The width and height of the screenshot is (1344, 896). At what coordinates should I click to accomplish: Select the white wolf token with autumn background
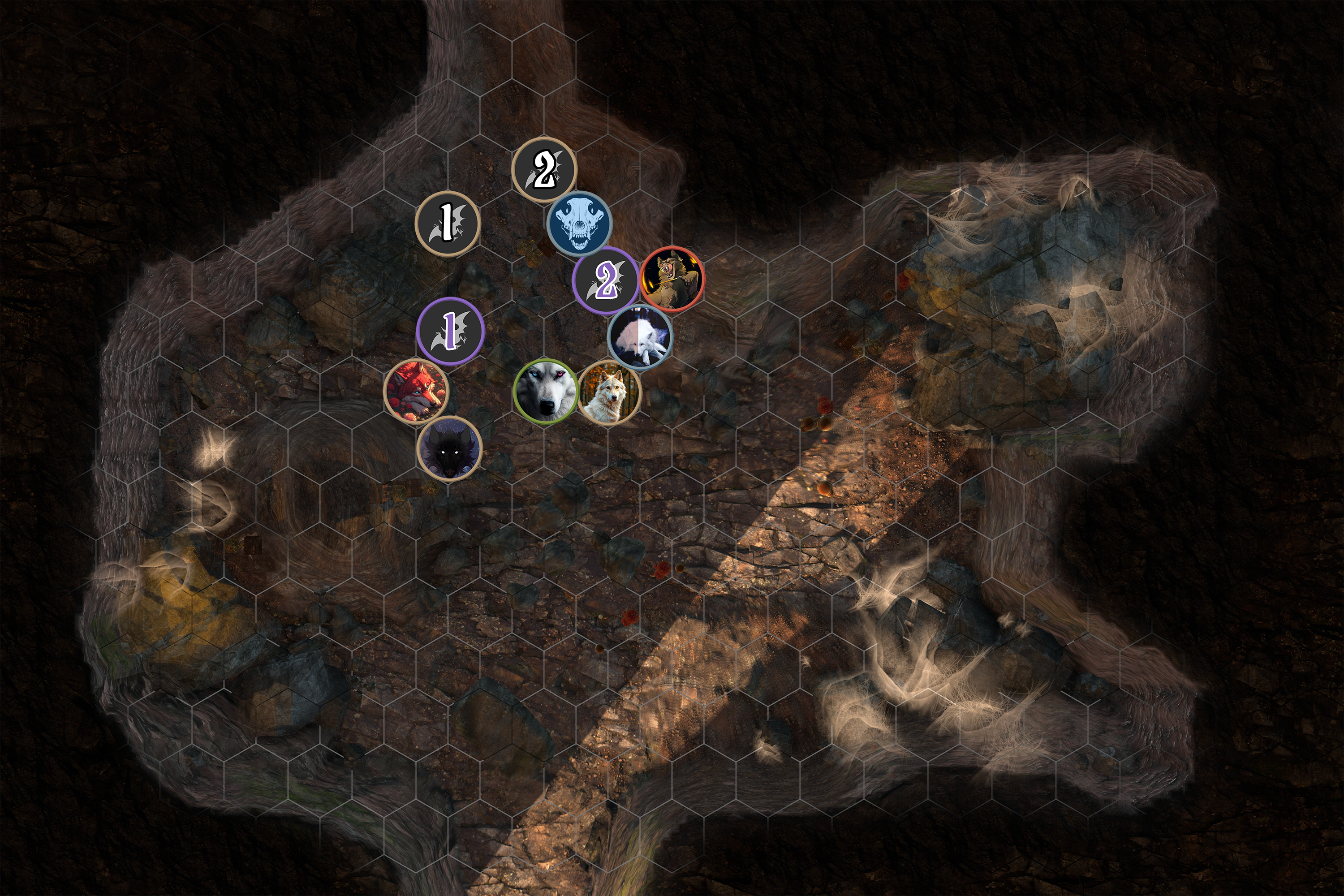(609, 392)
